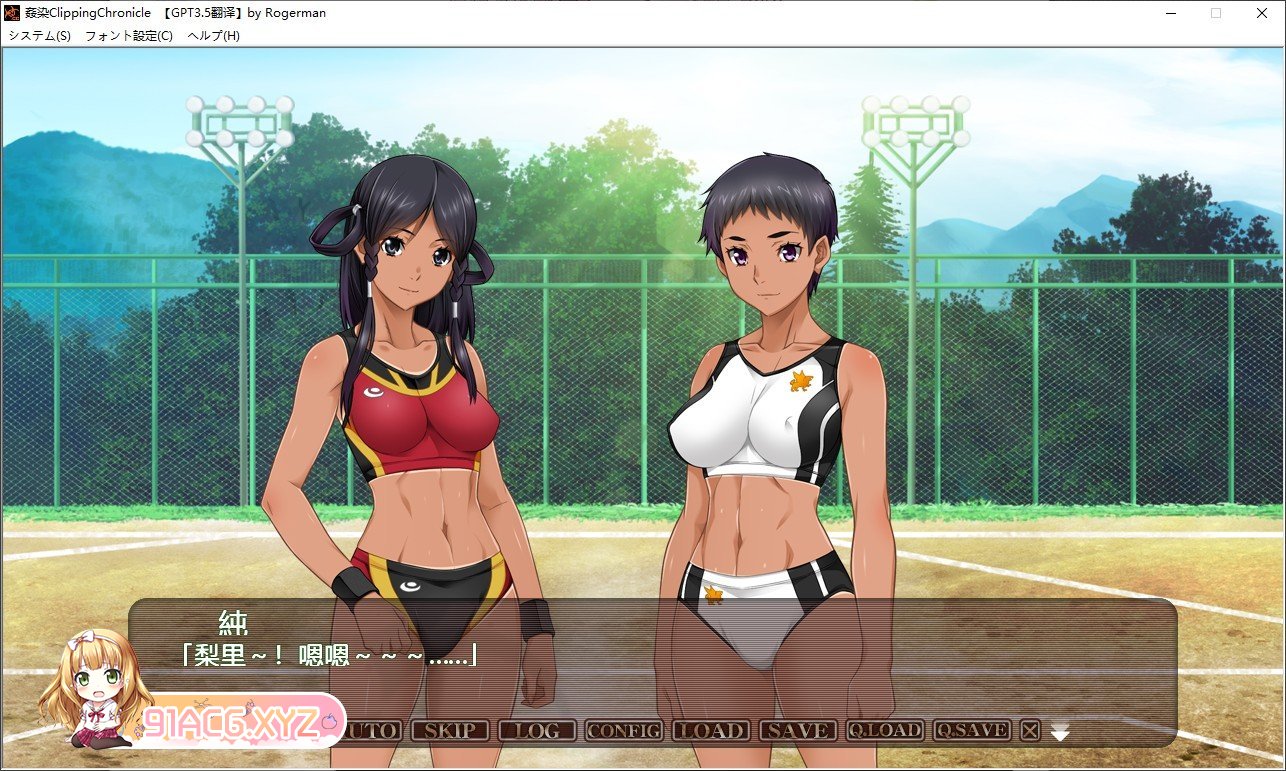Open the dialogue LOG
Image resolution: width=1286 pixels, height=771 pixels.
[536, 731]
